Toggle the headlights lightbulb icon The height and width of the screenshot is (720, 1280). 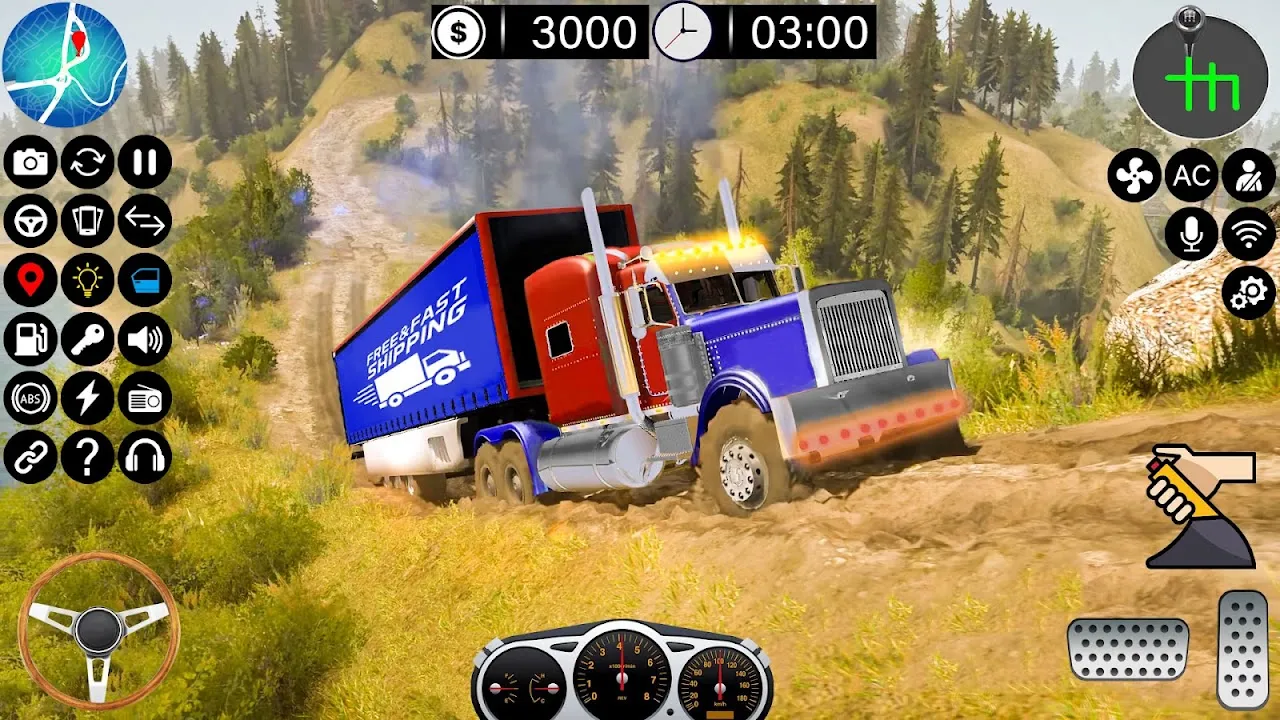click(88, 281)
